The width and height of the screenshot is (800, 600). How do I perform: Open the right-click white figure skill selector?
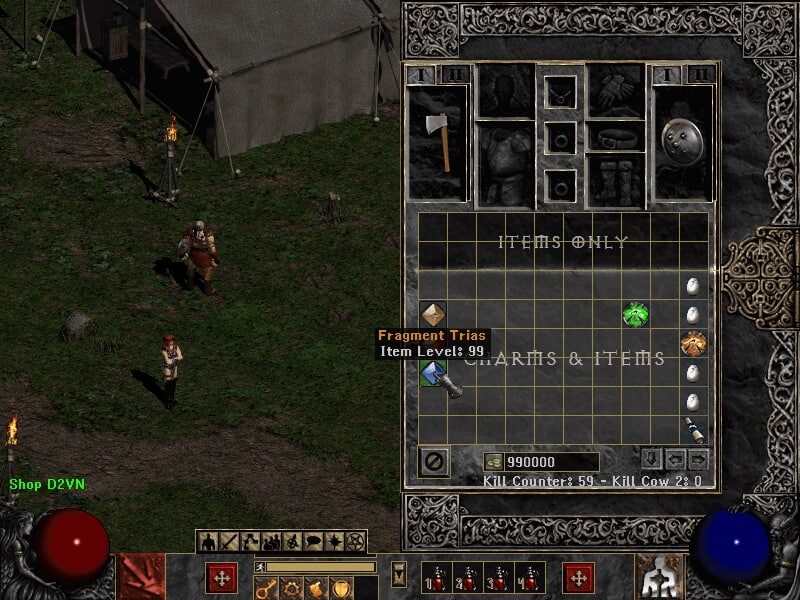659,577
